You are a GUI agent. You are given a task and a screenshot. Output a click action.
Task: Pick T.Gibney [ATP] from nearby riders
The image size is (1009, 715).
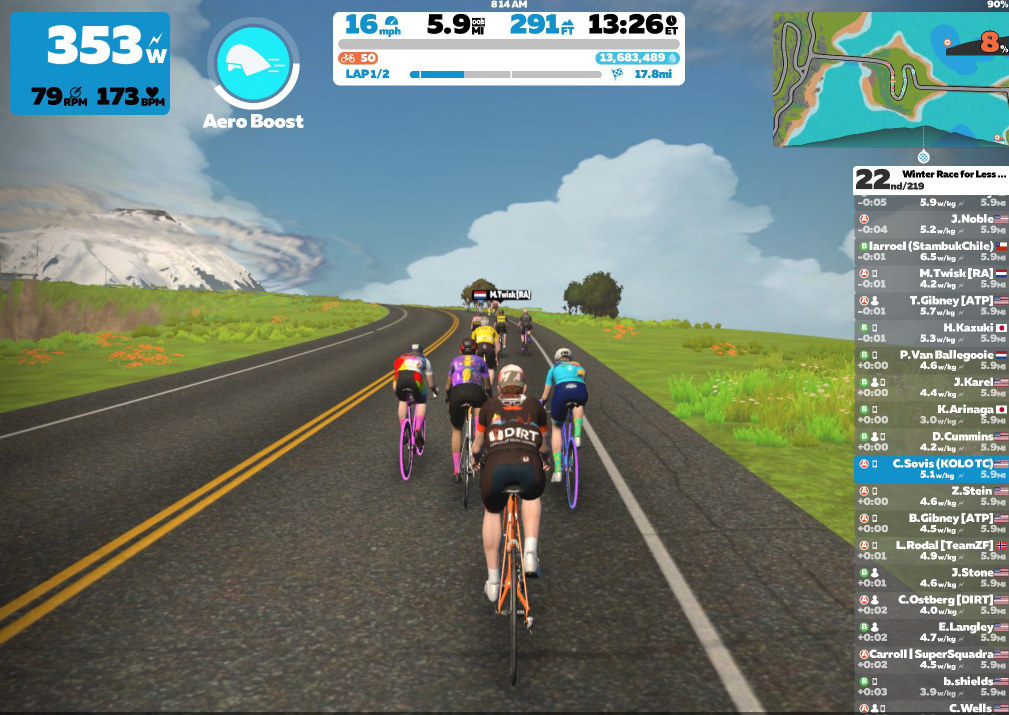pyautogui.click(x=932, y=305)
